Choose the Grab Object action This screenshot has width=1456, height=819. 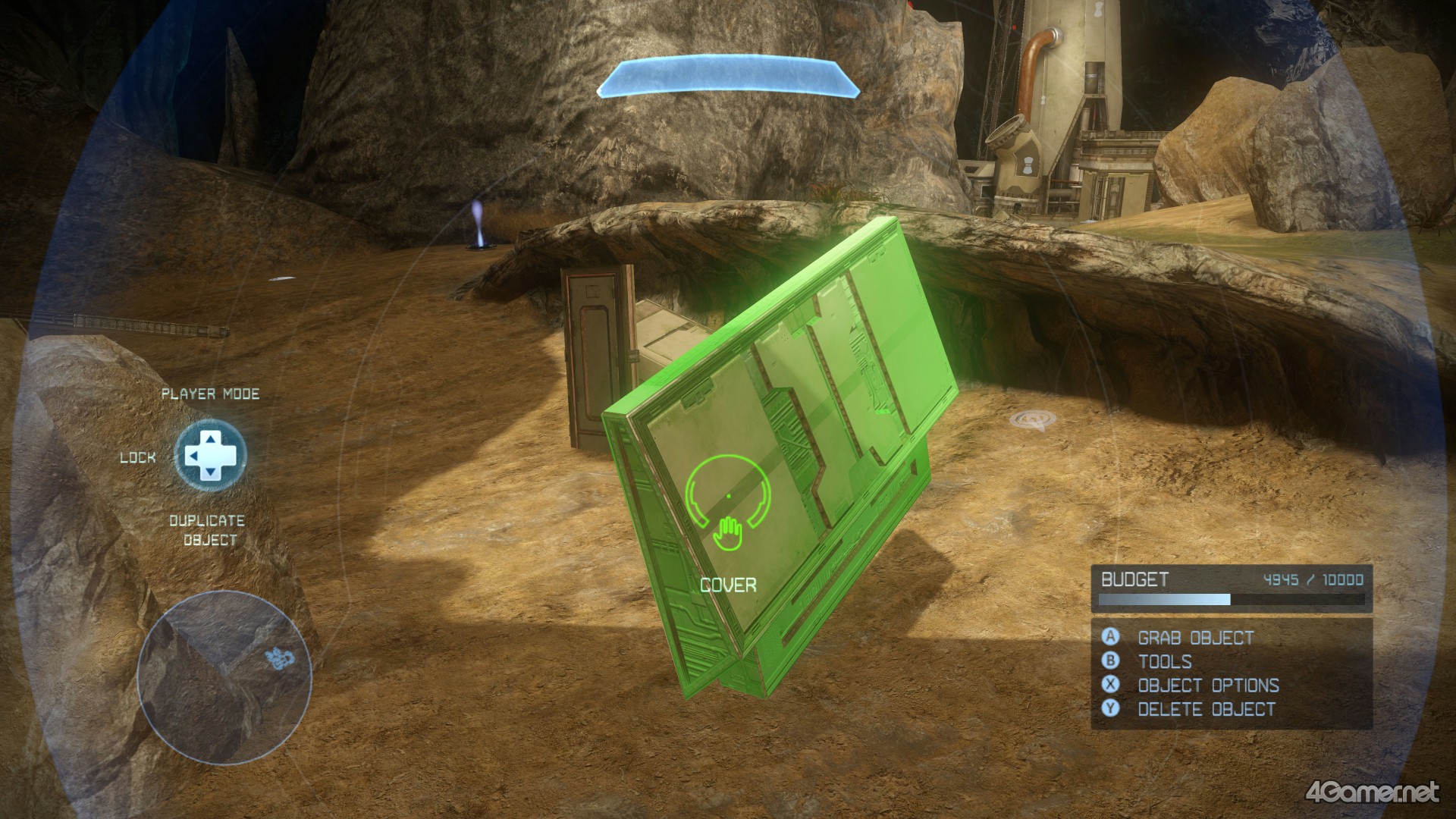click(1195, 638)
